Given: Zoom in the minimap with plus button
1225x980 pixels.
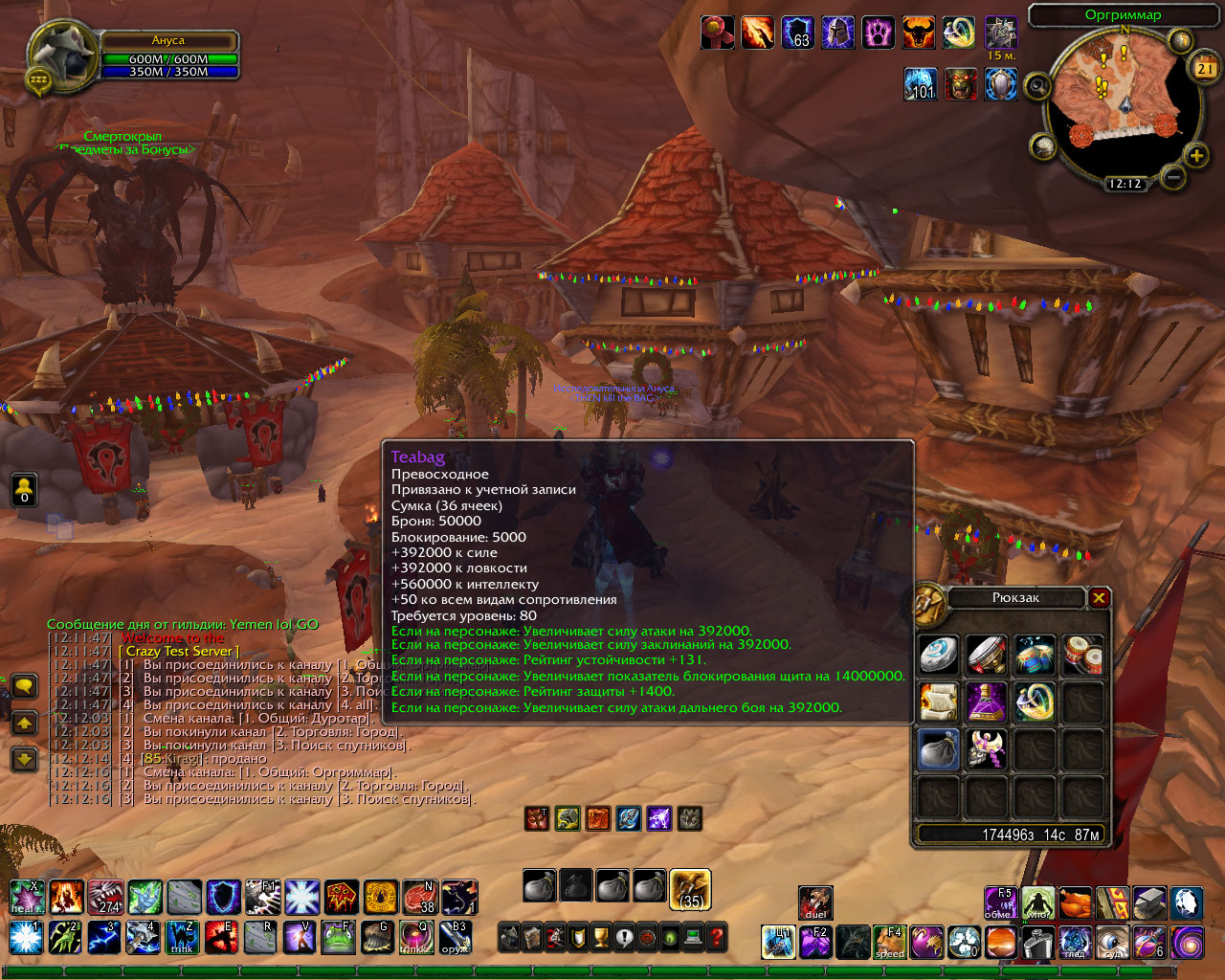Looking at the screenshot, I should (x=1196, y=155).
